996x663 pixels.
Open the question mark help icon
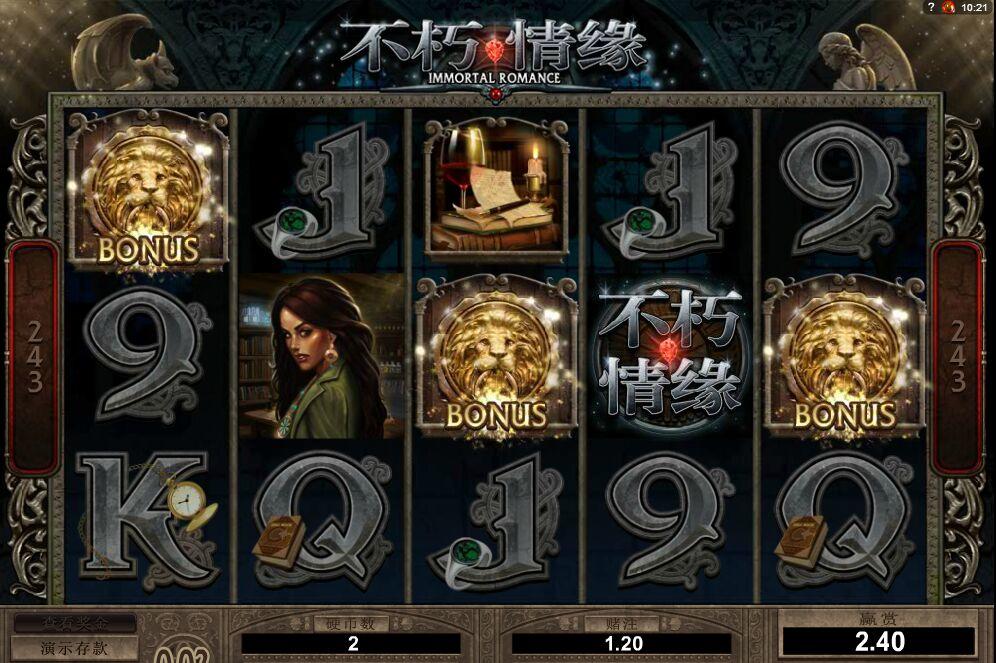[931, 7]
